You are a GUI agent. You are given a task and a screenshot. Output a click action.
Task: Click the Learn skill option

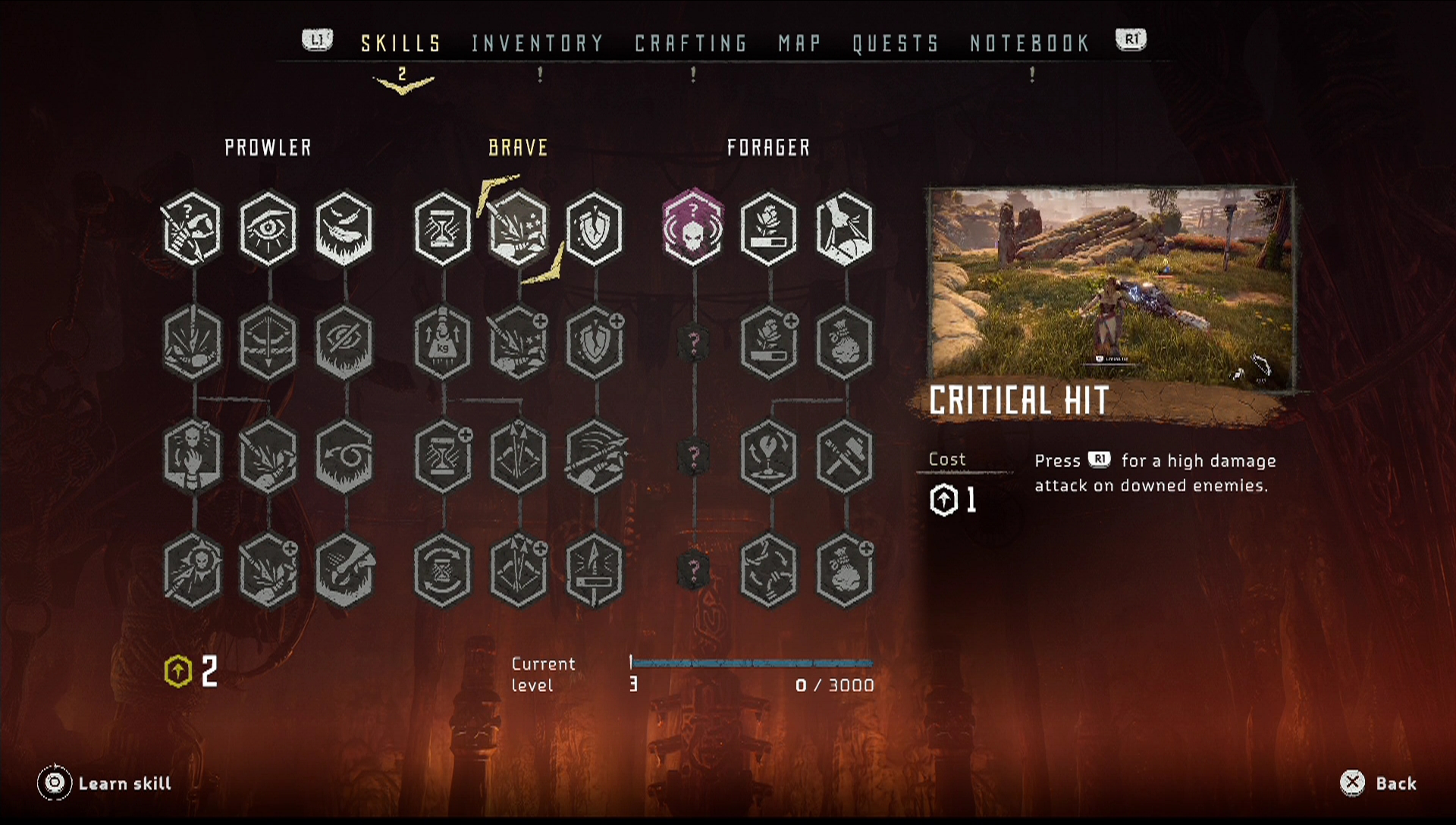click(x=106, y=783)
